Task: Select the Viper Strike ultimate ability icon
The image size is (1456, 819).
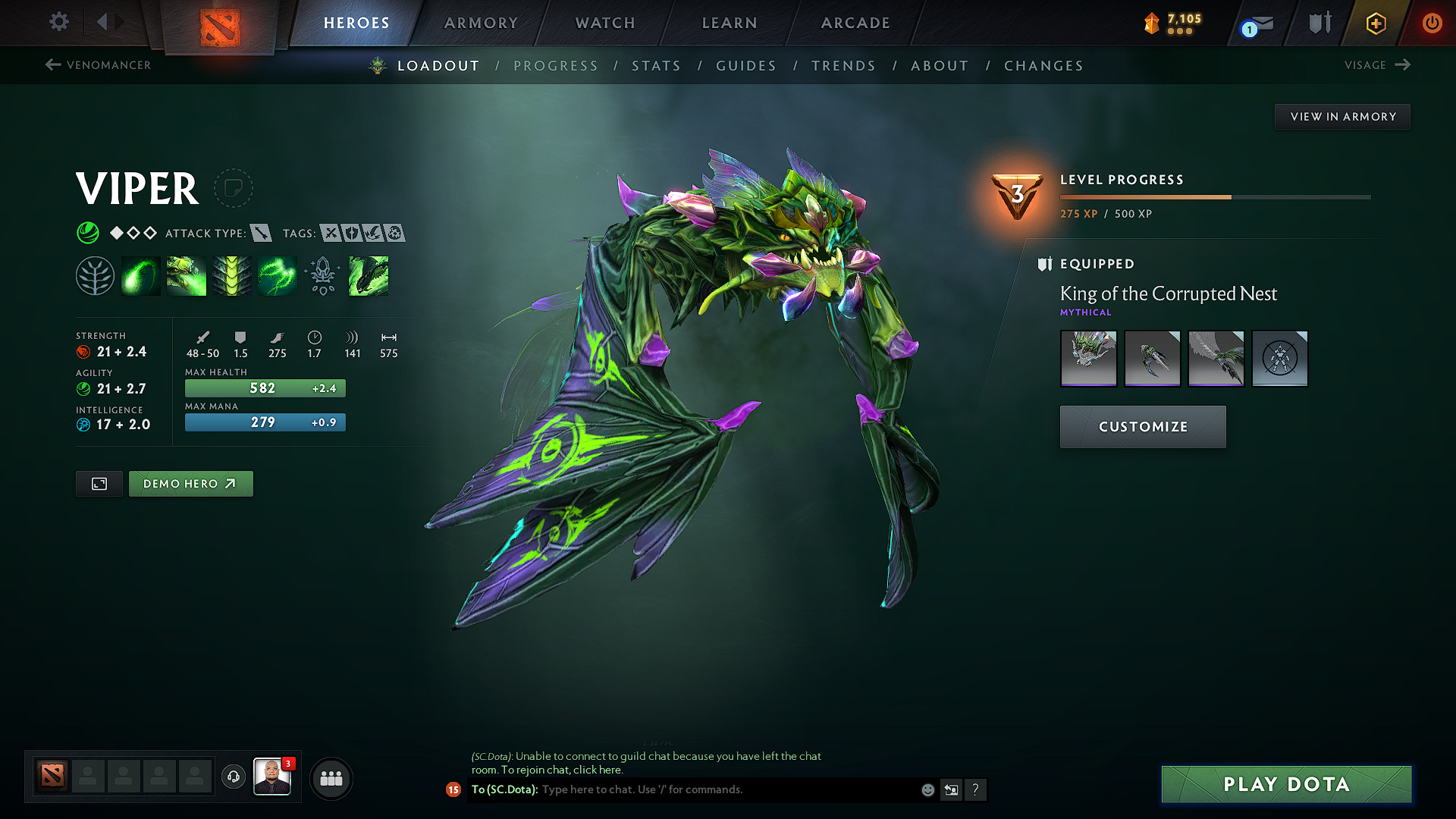Action: point(368,275)
